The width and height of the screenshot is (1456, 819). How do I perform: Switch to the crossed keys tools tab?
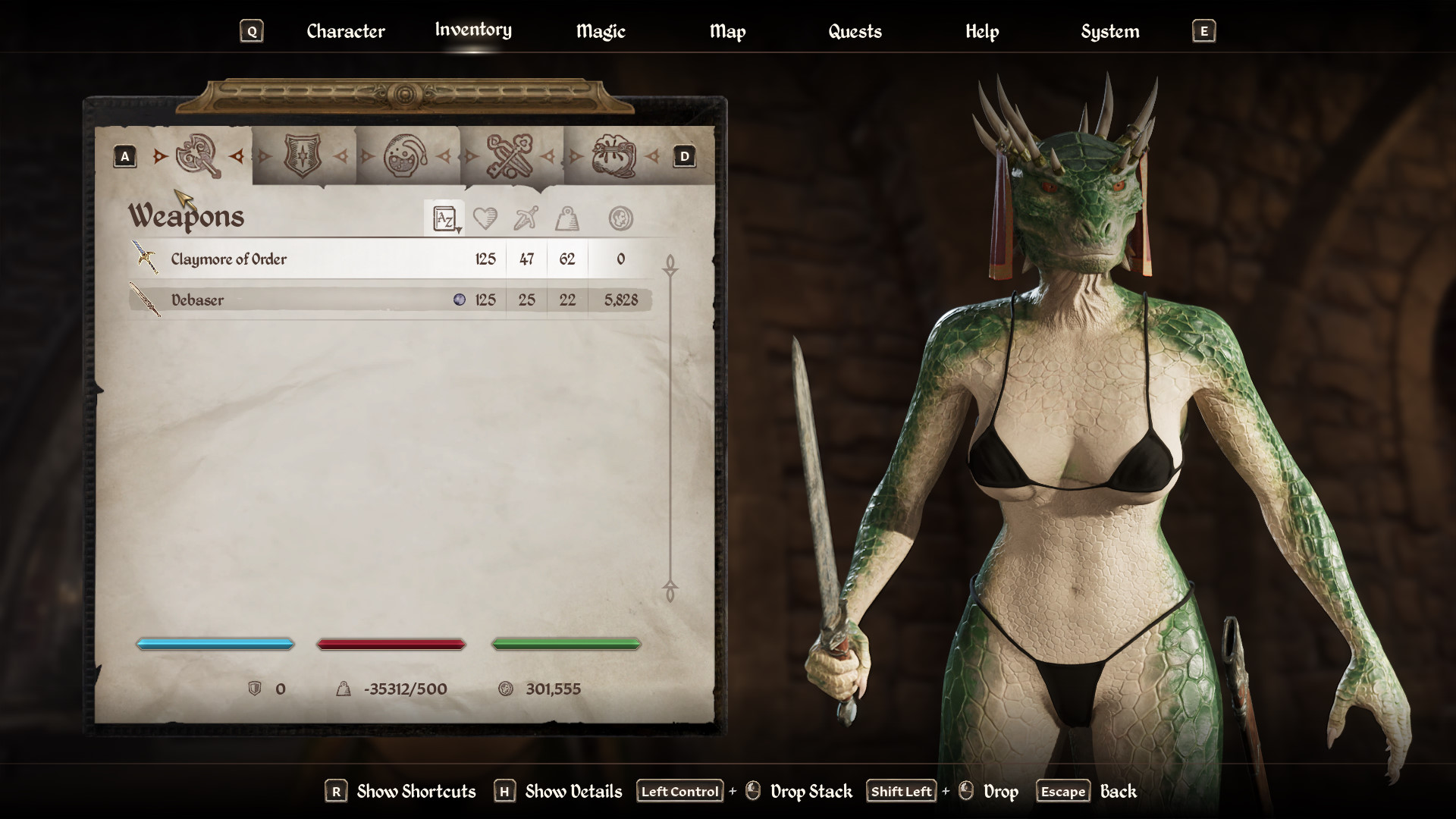click(x=509, y=156)
